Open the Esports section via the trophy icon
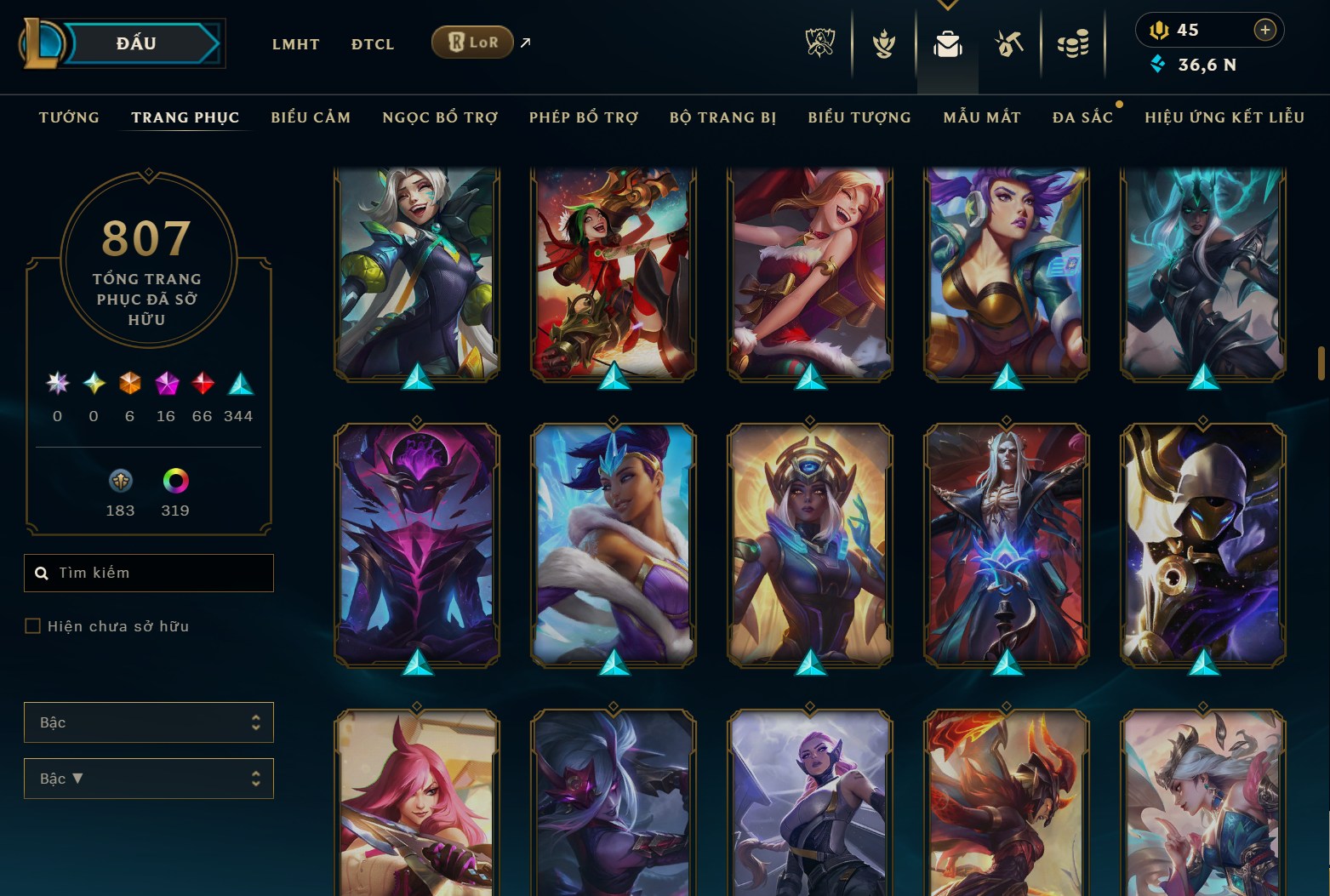The image size is (1330, 896). click(x=820, y=43)
